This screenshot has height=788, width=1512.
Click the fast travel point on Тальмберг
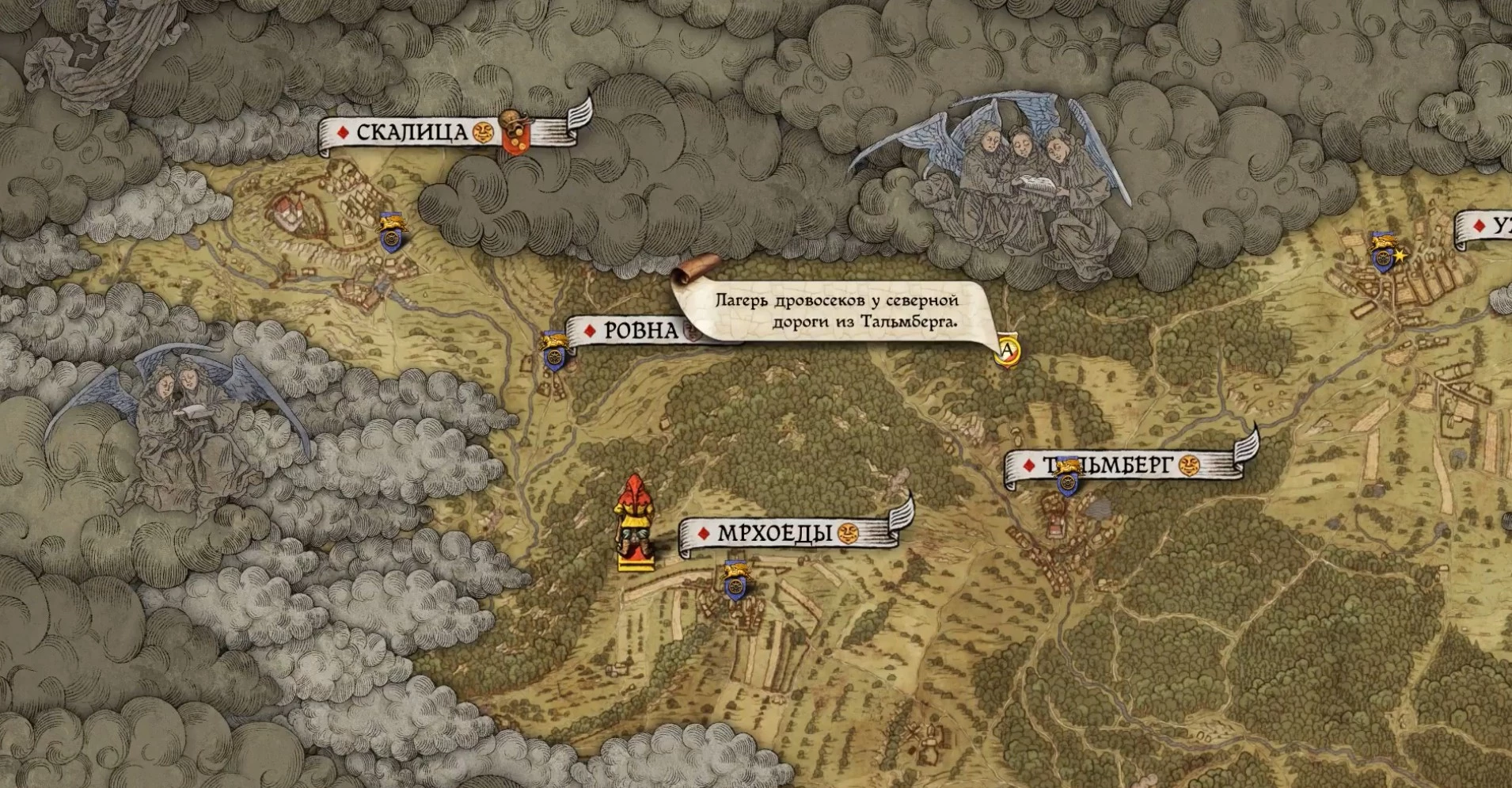coord(1068,478)
